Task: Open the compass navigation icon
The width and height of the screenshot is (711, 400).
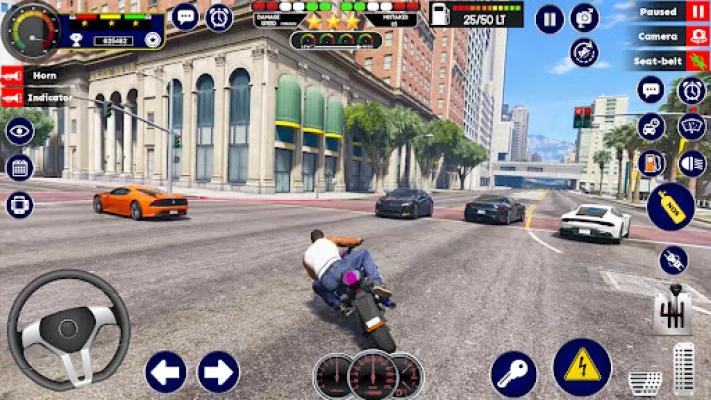Action: (584, 52)
